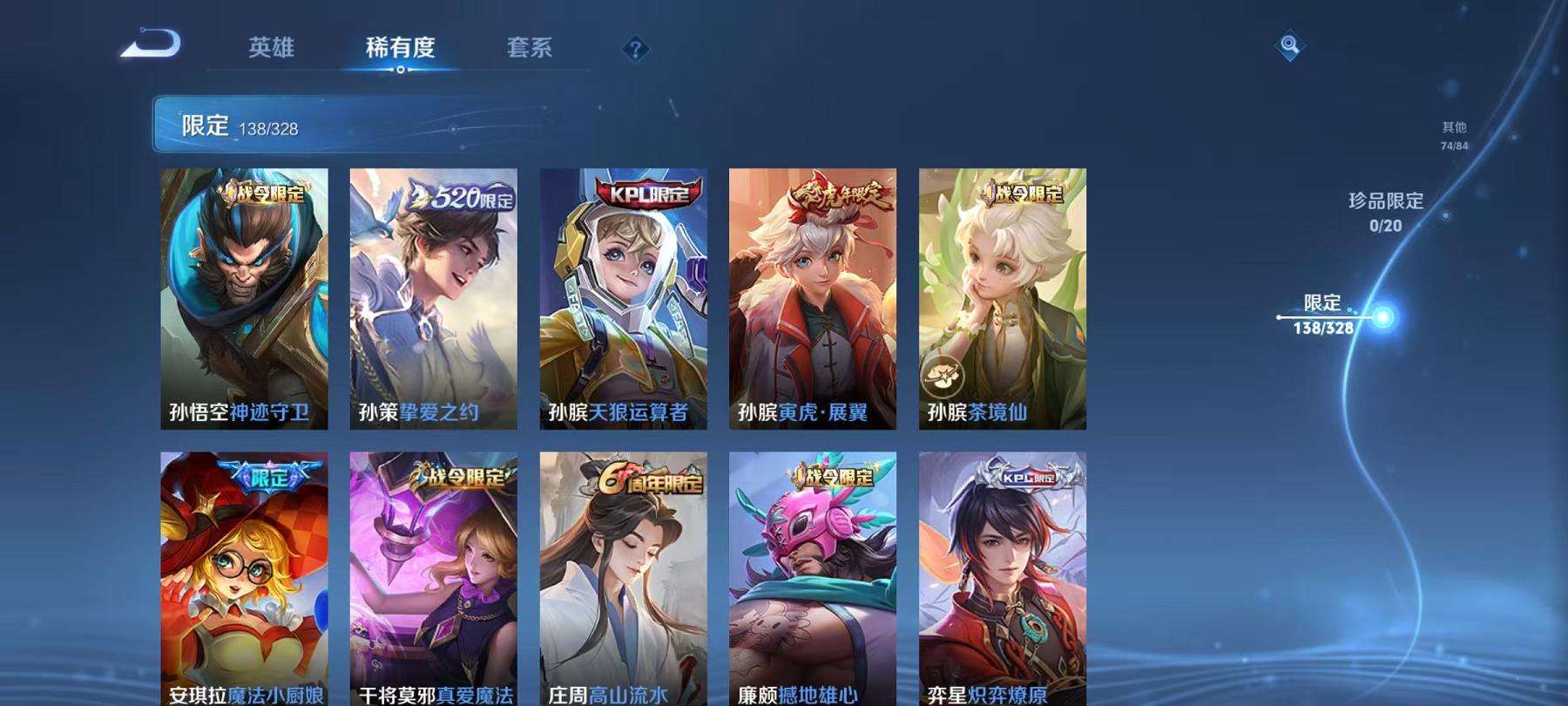Click the help question mark icon
The height and width of the screenshot is (706, 1568).
[x=633, y=50]
